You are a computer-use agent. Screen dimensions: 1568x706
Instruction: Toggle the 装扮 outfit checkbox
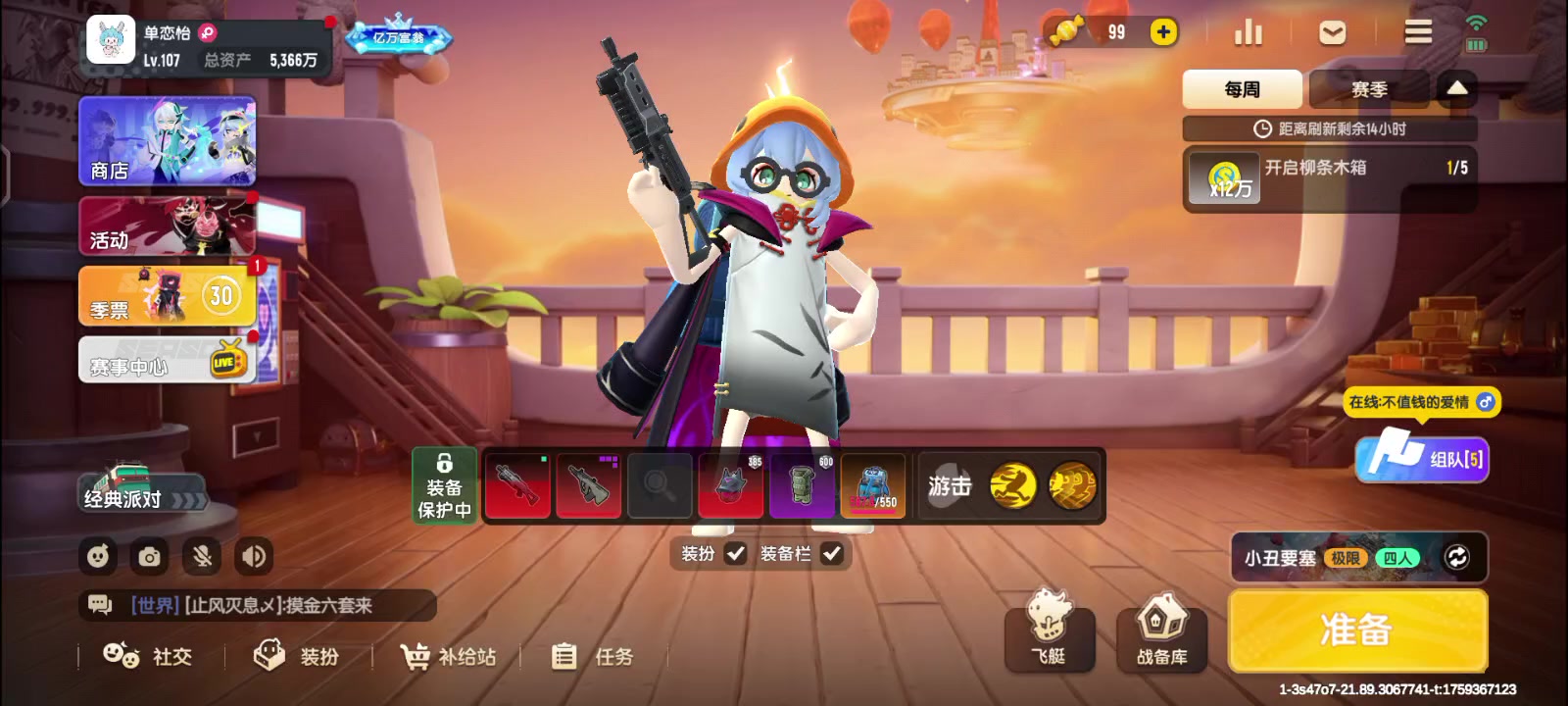tap(735, 554)
